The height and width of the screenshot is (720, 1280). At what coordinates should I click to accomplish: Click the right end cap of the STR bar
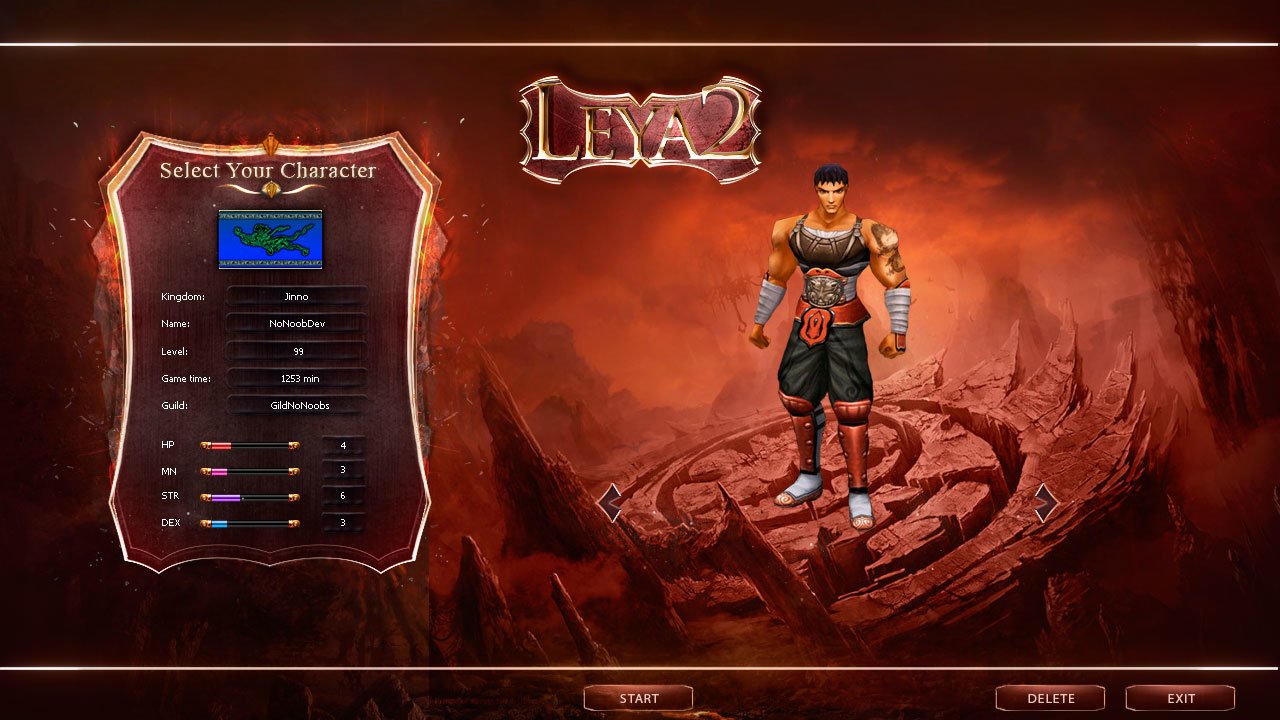(293, 497)
